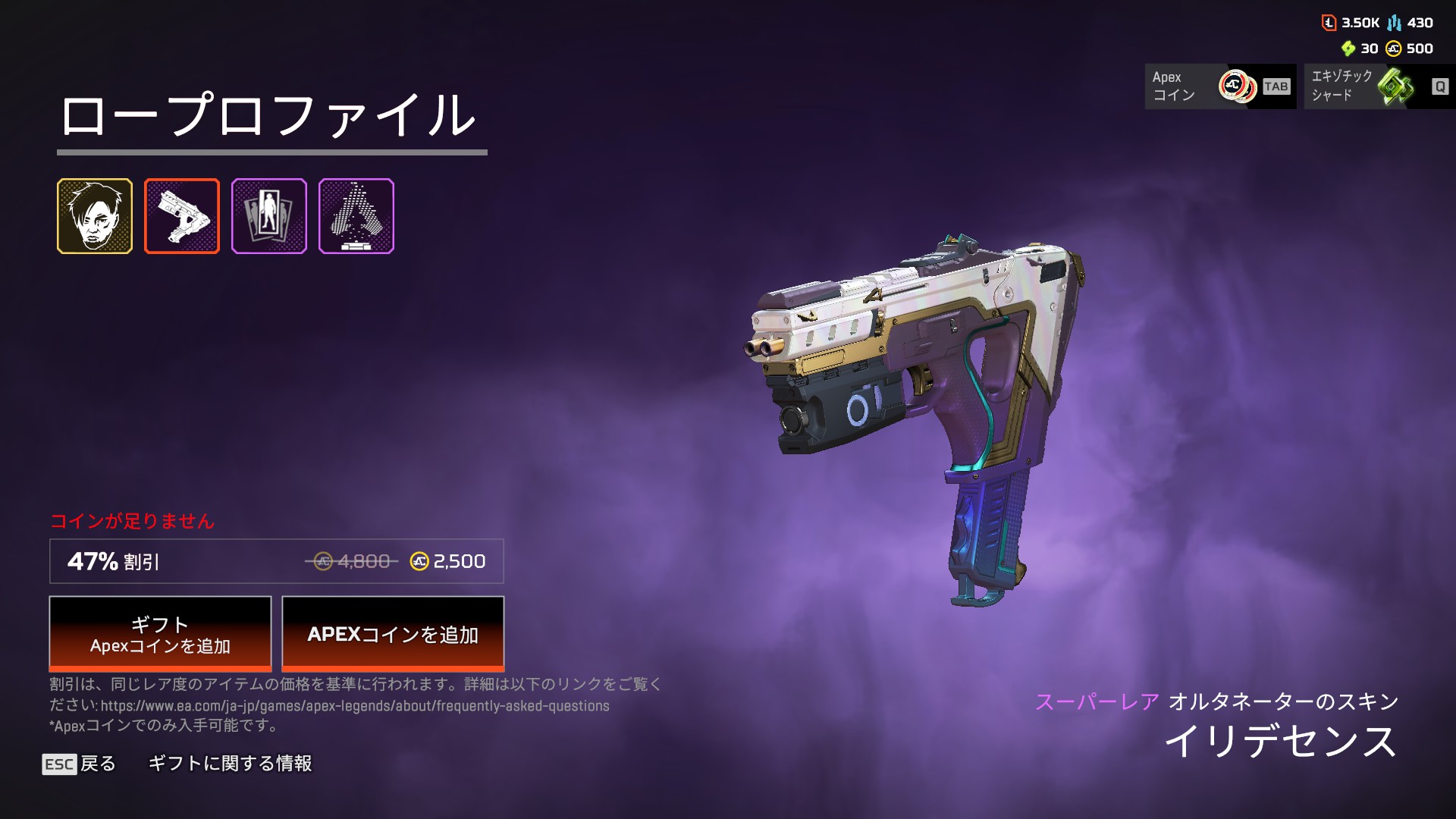The width and height of the screenshot is (1456, 819).
Task: Go back with the 戻る button
Action: click(x=80, y=764)
